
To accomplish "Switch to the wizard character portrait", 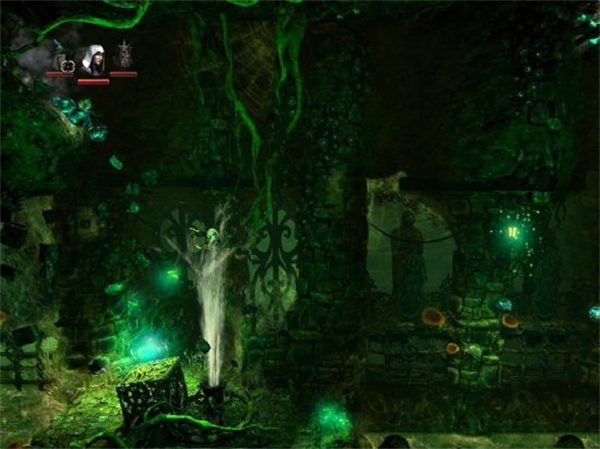I will [x=60, y=58].
